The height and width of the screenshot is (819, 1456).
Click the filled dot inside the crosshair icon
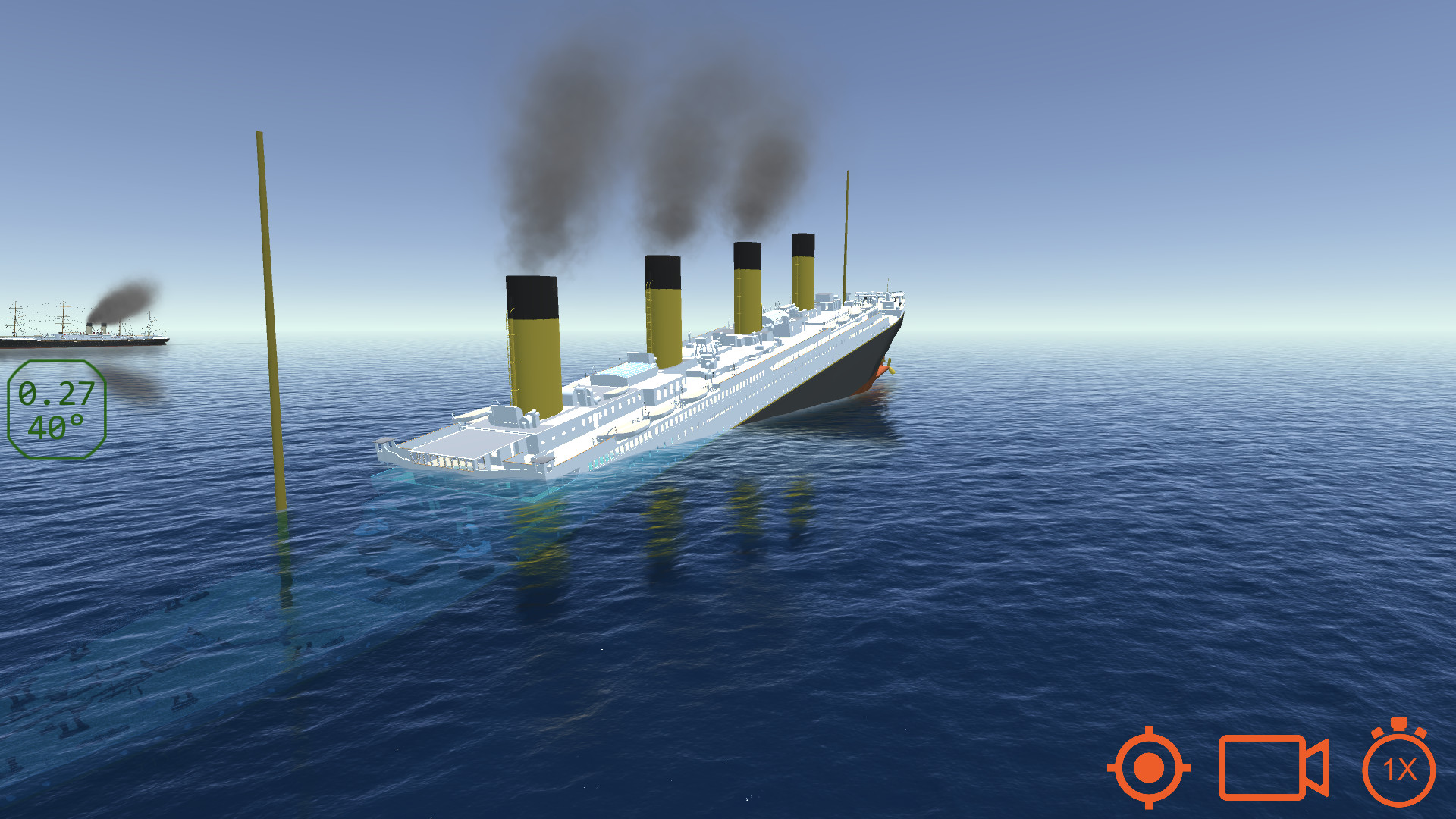(1147, 768)
